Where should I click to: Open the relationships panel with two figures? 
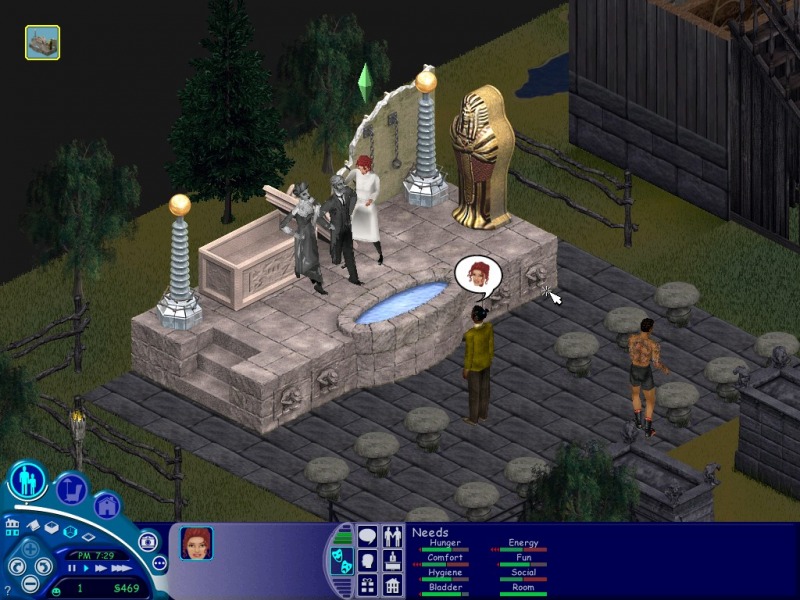point(392,537)
